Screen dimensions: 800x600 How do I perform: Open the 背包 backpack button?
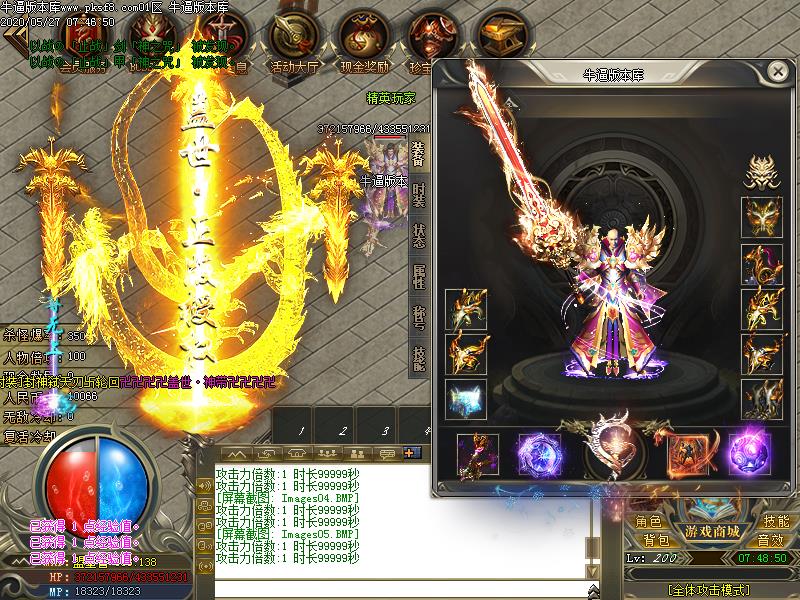[655, 540]
